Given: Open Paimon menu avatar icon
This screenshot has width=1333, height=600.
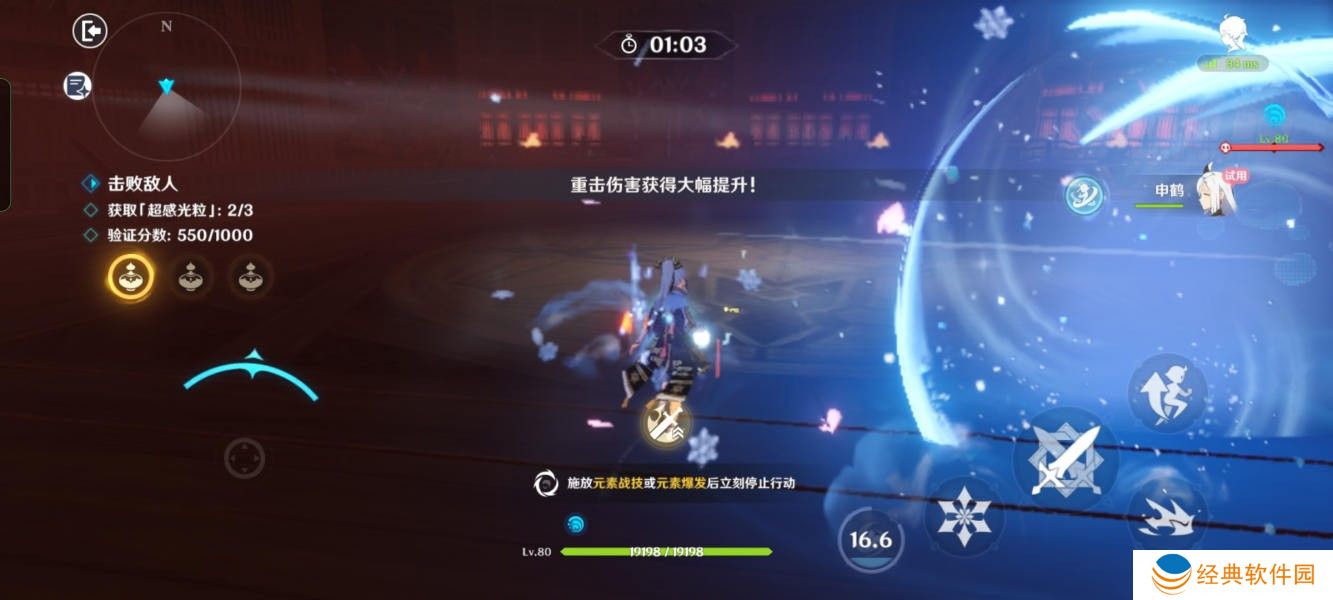Looking at the screenshot, I should pos(1234,36).
